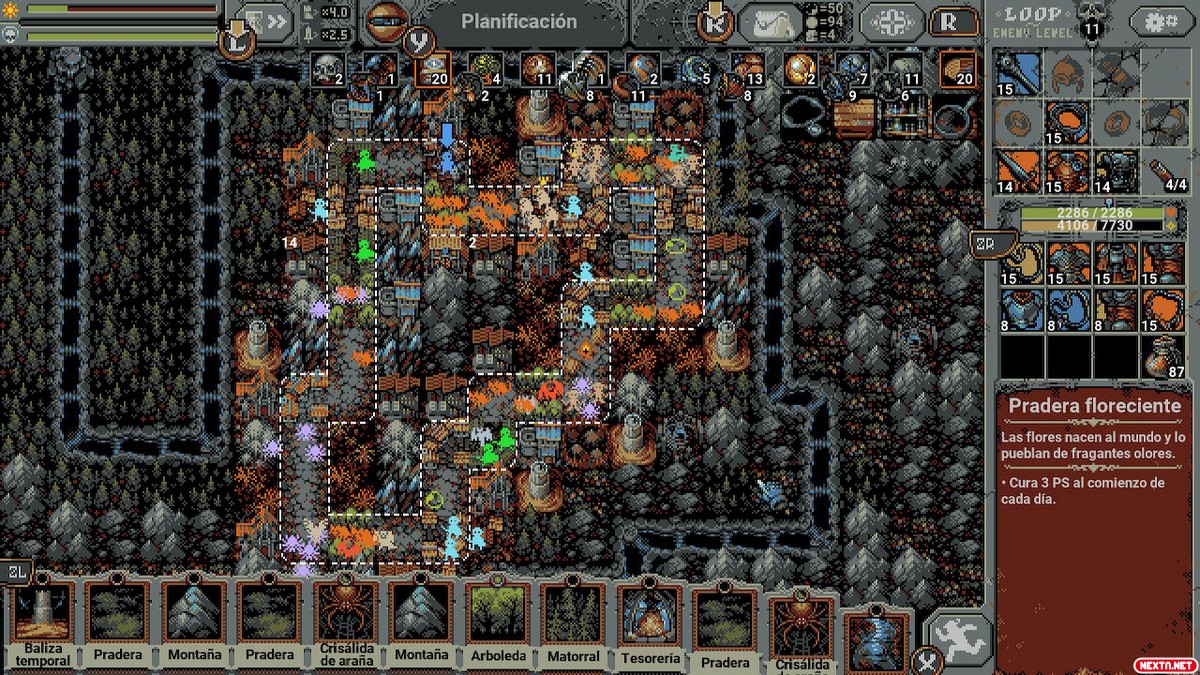The width and height of the screenshot is (1200, 675).
Task: Select the Baliza temporal card
Action: point(43,622)
